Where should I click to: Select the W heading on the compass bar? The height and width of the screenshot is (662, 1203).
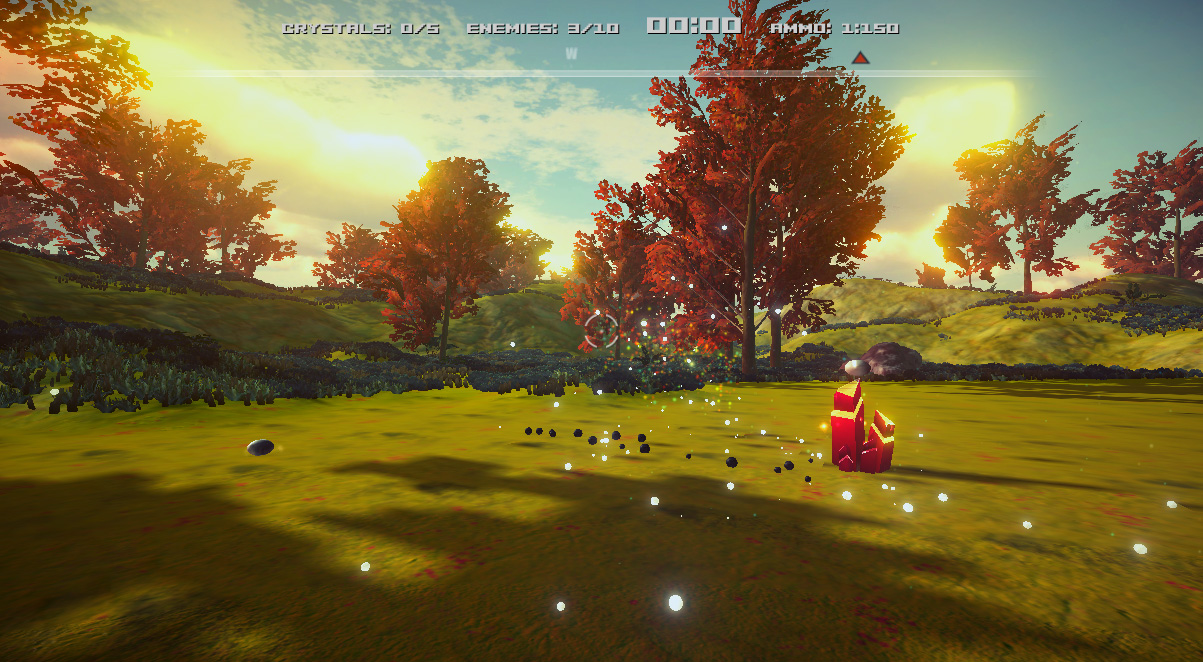tap(571, 54)
